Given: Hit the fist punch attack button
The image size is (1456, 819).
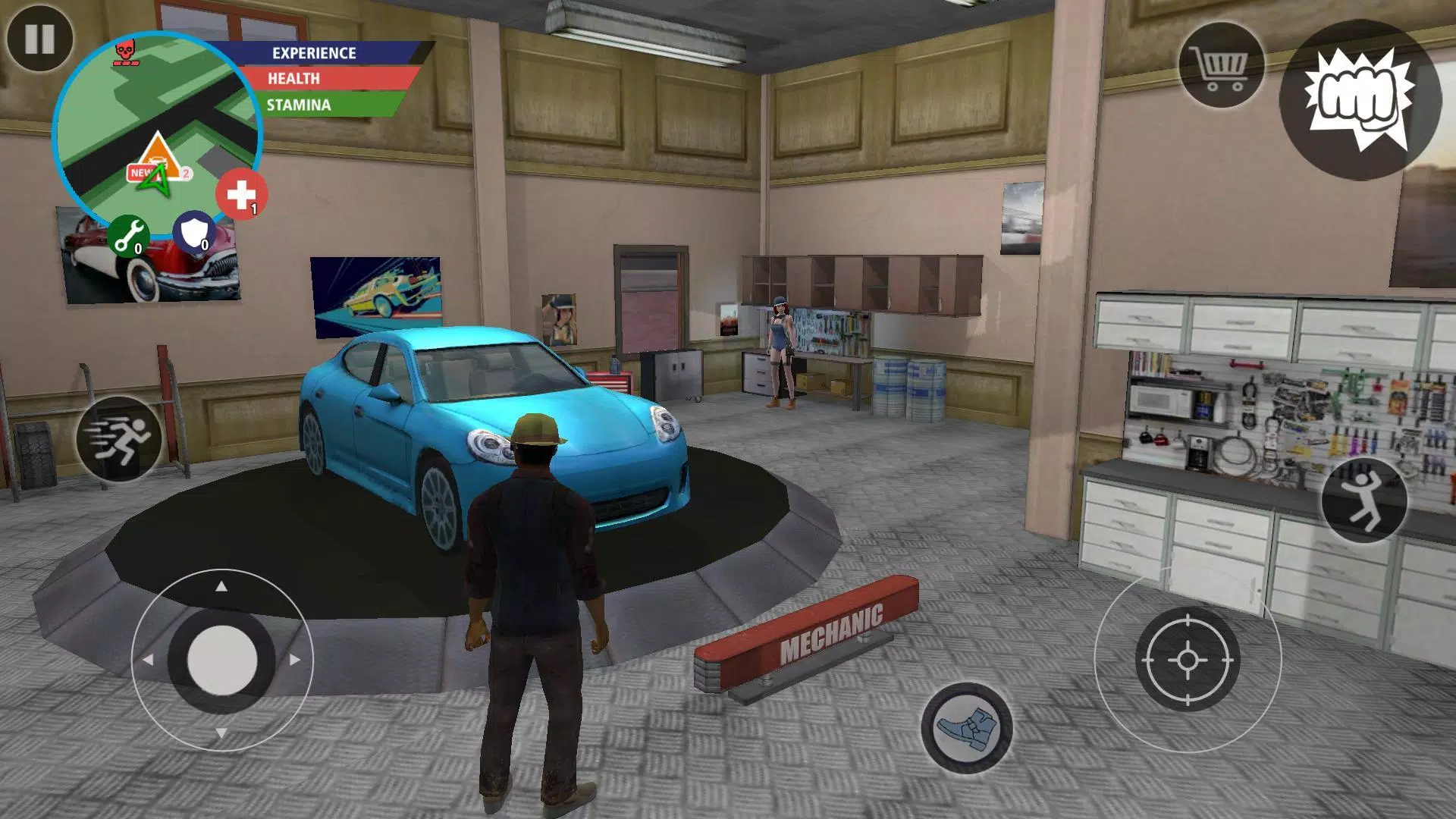Looking at the screenshot, I should [x=1360, y=99].
